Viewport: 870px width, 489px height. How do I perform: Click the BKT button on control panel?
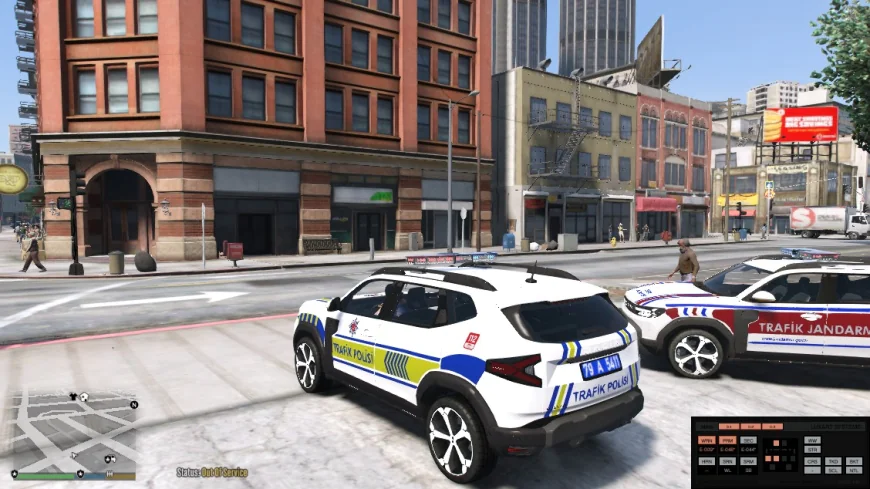(854, 461)
